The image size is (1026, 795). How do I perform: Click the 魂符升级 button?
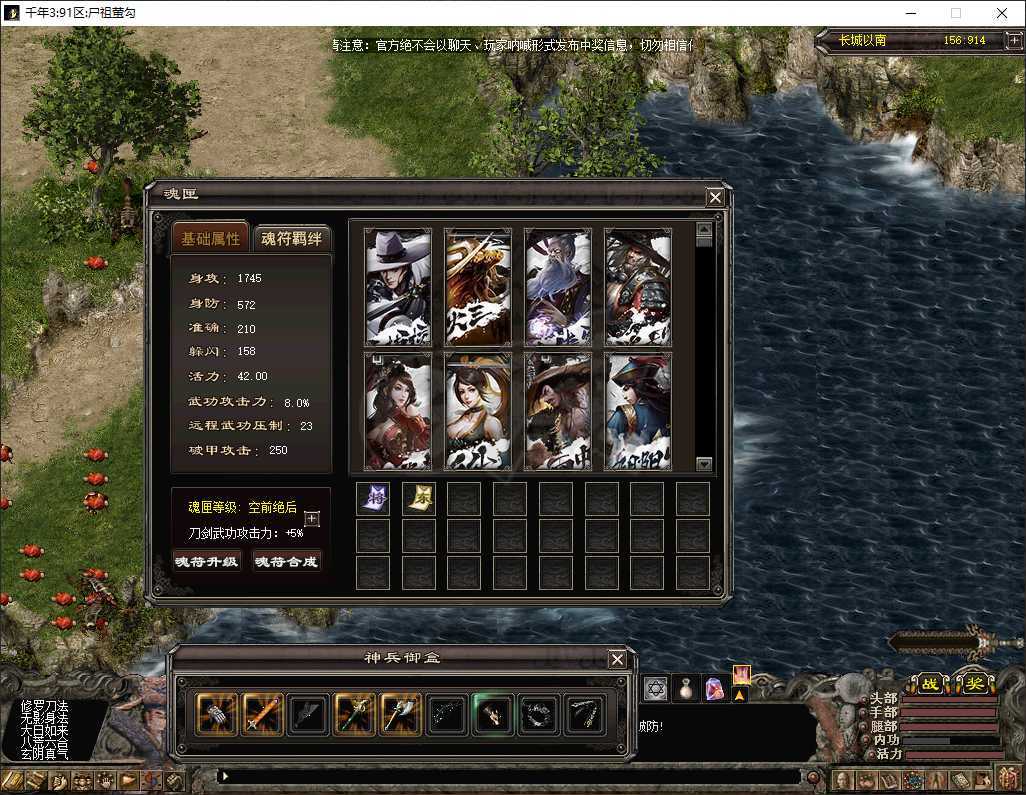207,562
